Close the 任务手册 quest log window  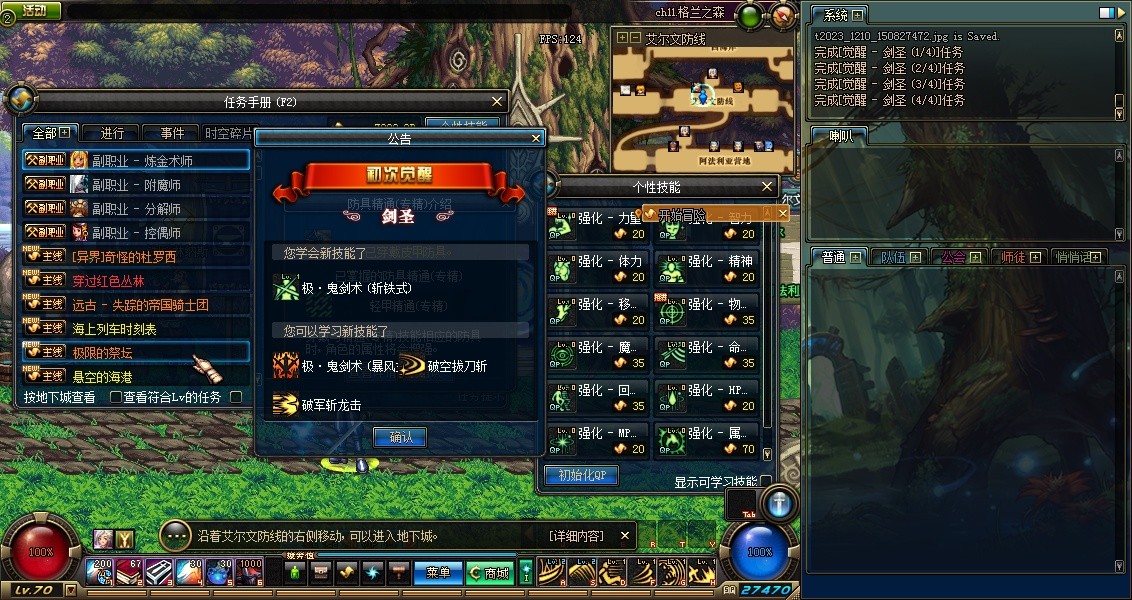(x=497, y=101)
